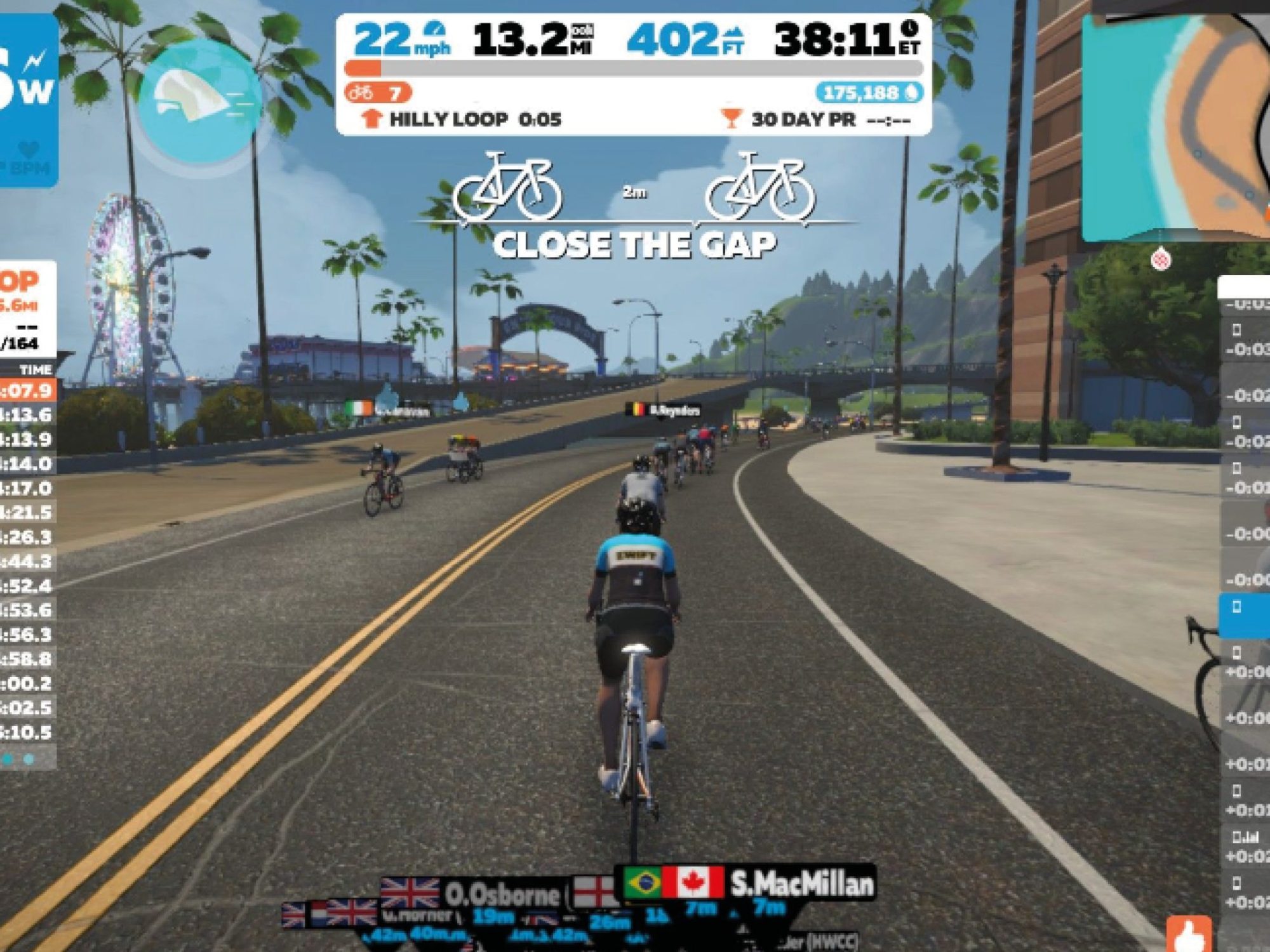
Task: Select the orange highlighted leaderboard time row
Action: [x=28, y=390]
